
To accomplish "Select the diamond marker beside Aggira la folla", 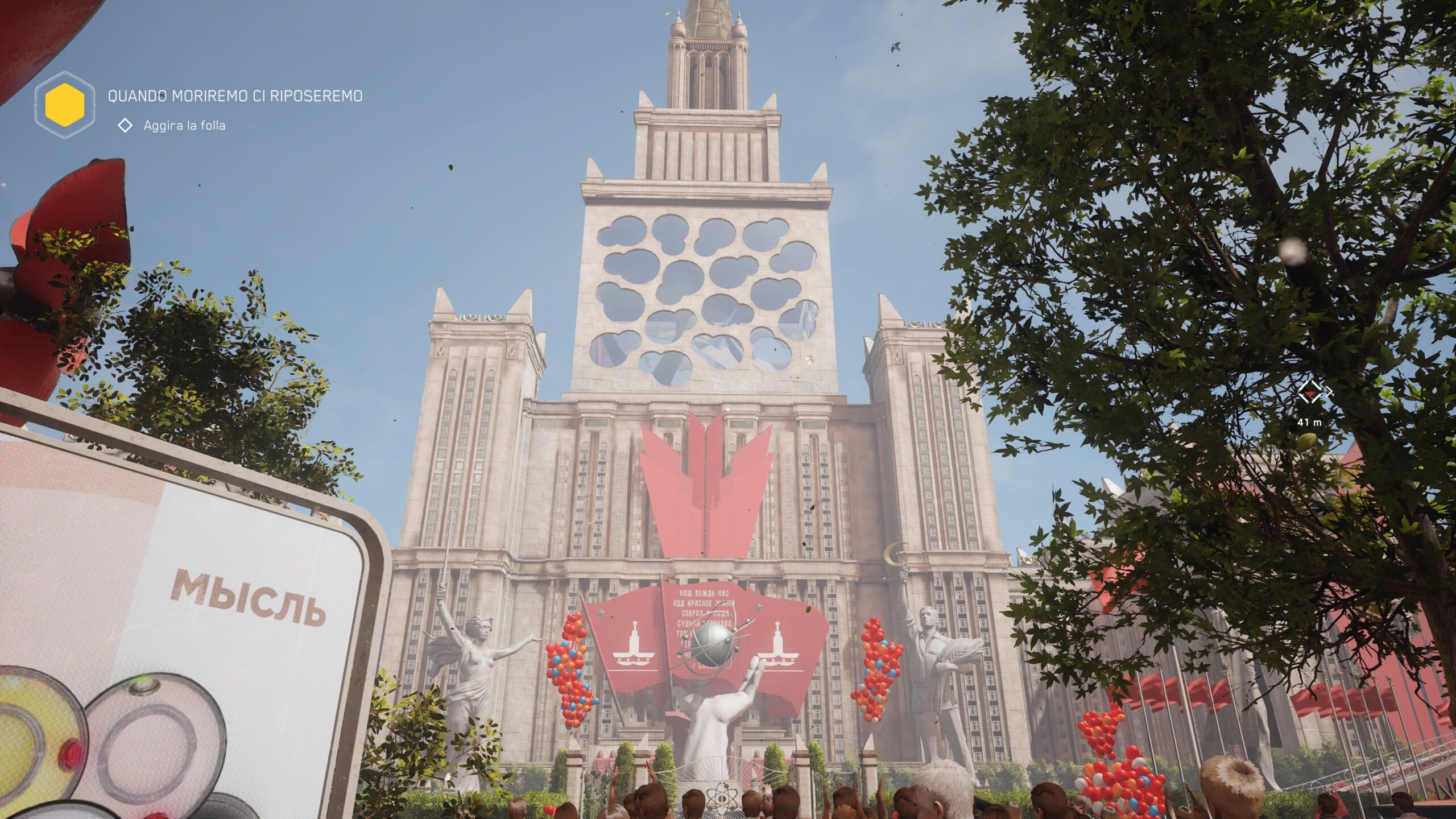I will [x=125, y=126].
